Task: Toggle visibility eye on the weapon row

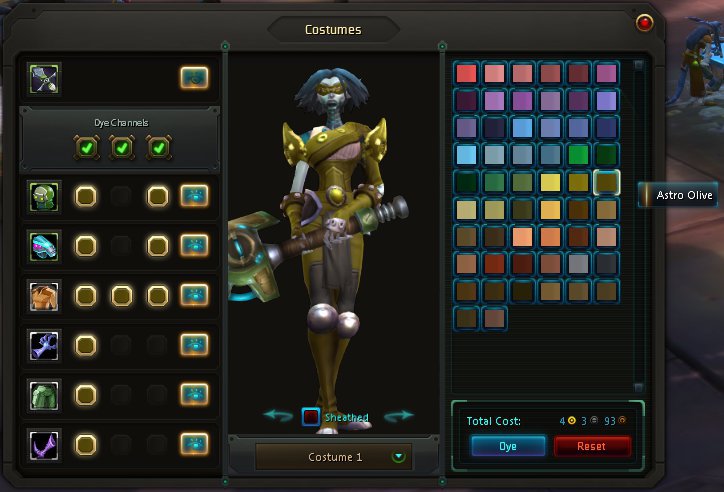Action: tap(194, 77)
